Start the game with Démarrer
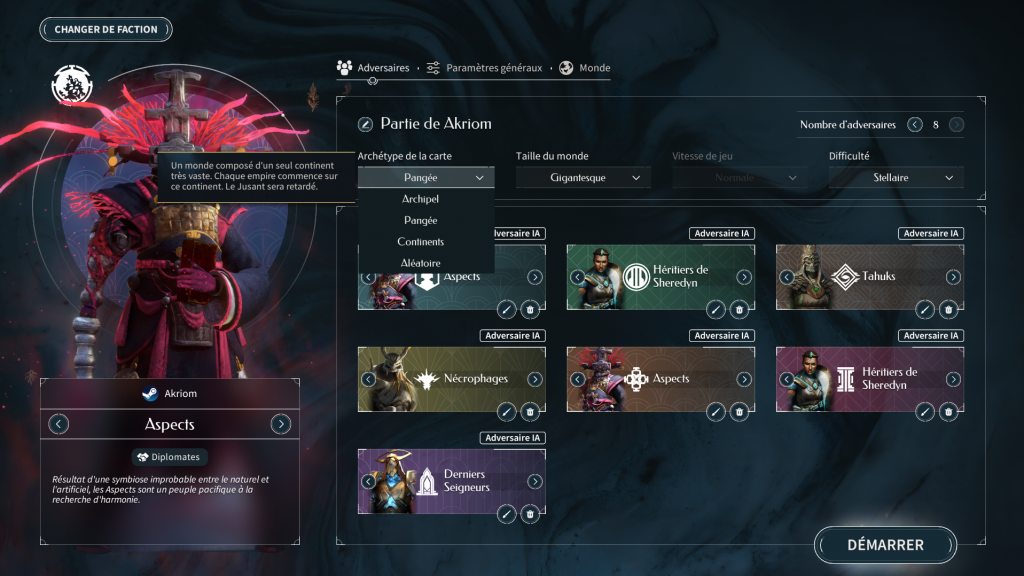Viewport: 1024px width, 576px height. click(885, 545)
